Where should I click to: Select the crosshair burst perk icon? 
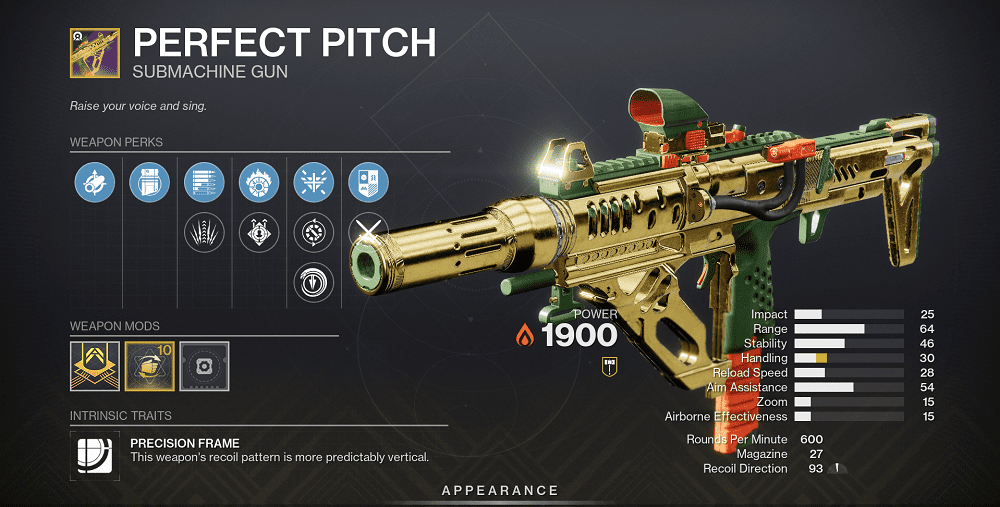click(313, 182)
